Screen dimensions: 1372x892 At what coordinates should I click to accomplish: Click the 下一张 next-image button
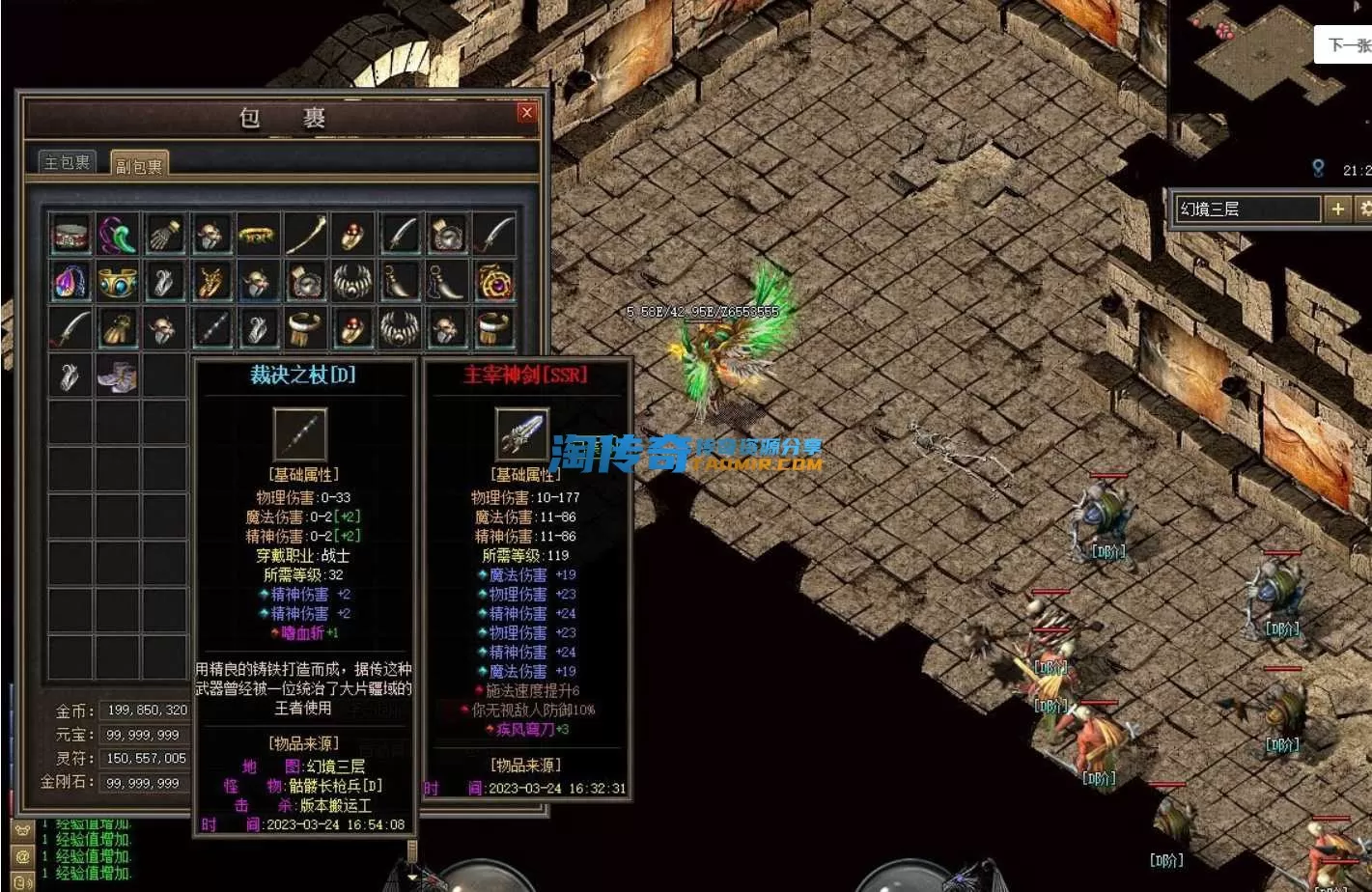pyautogui.click(x=1348, y=44)
